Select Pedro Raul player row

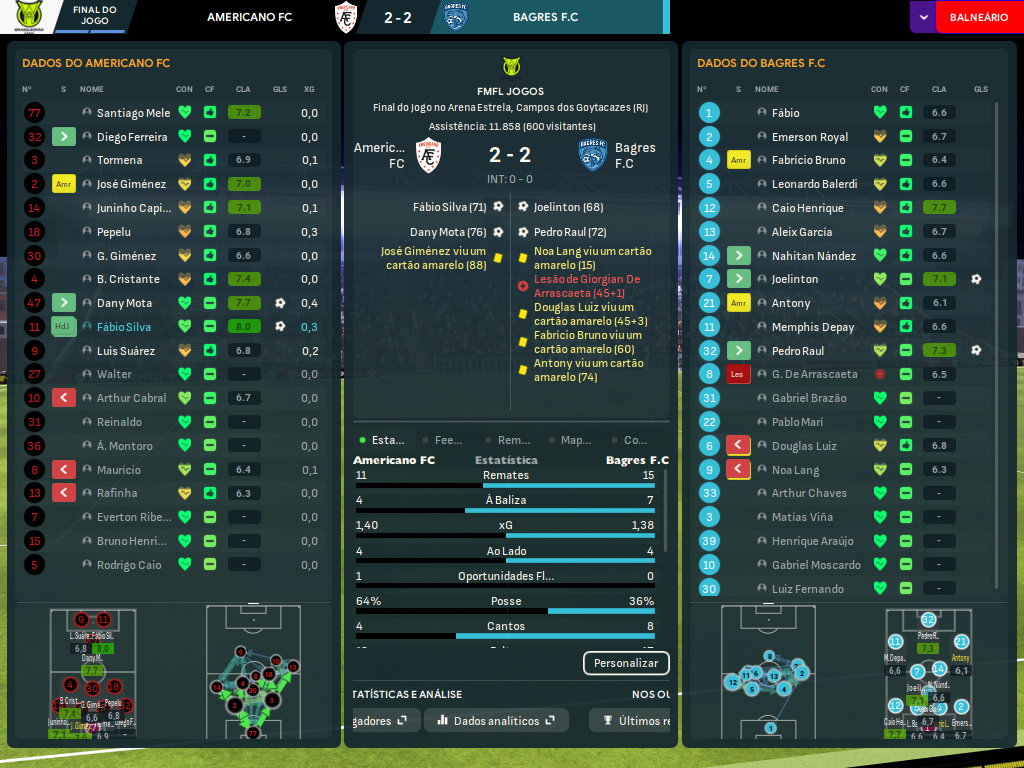click(799, 351)
